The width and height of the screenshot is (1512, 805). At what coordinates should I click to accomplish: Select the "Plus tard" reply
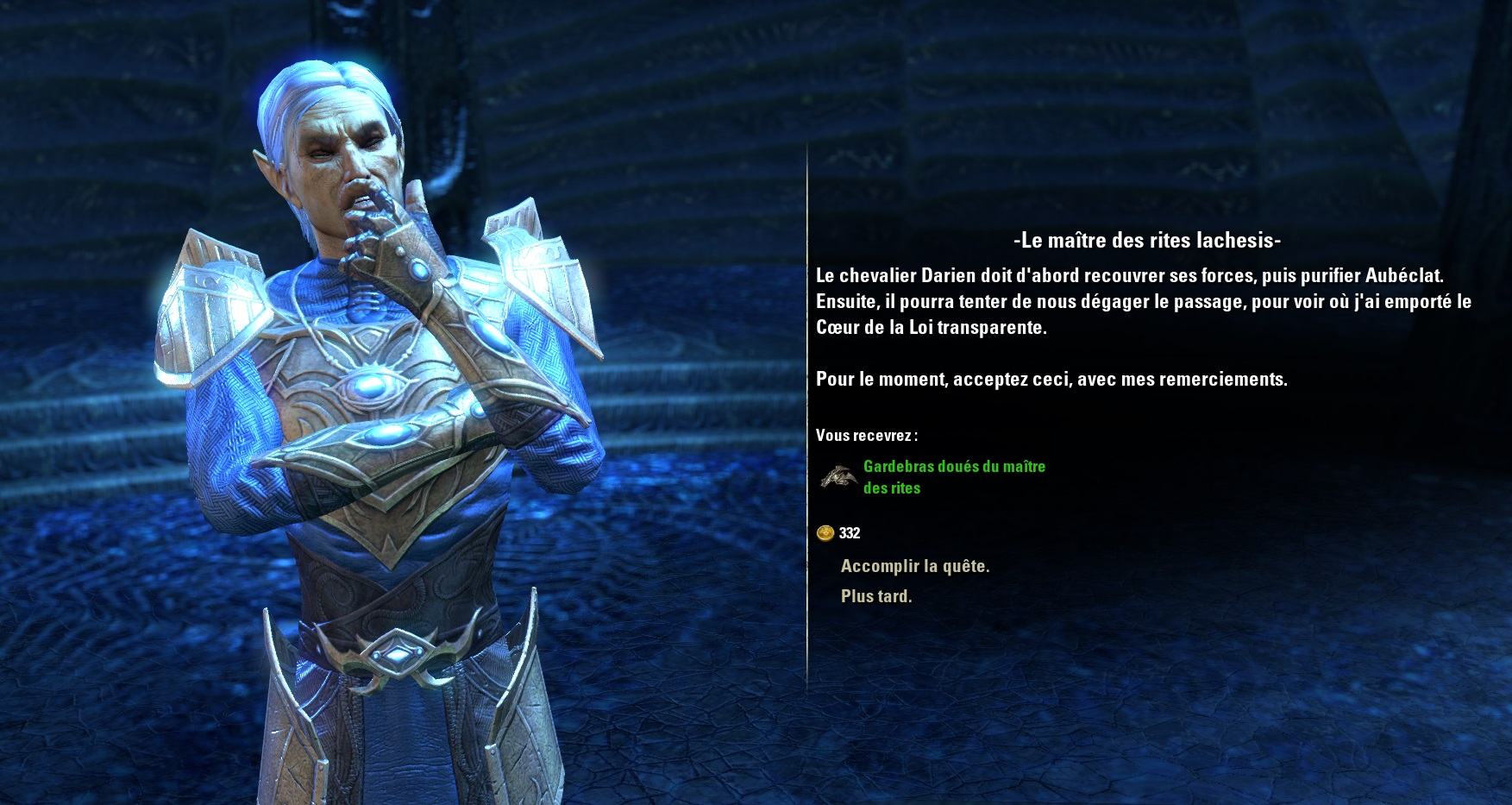875,596
